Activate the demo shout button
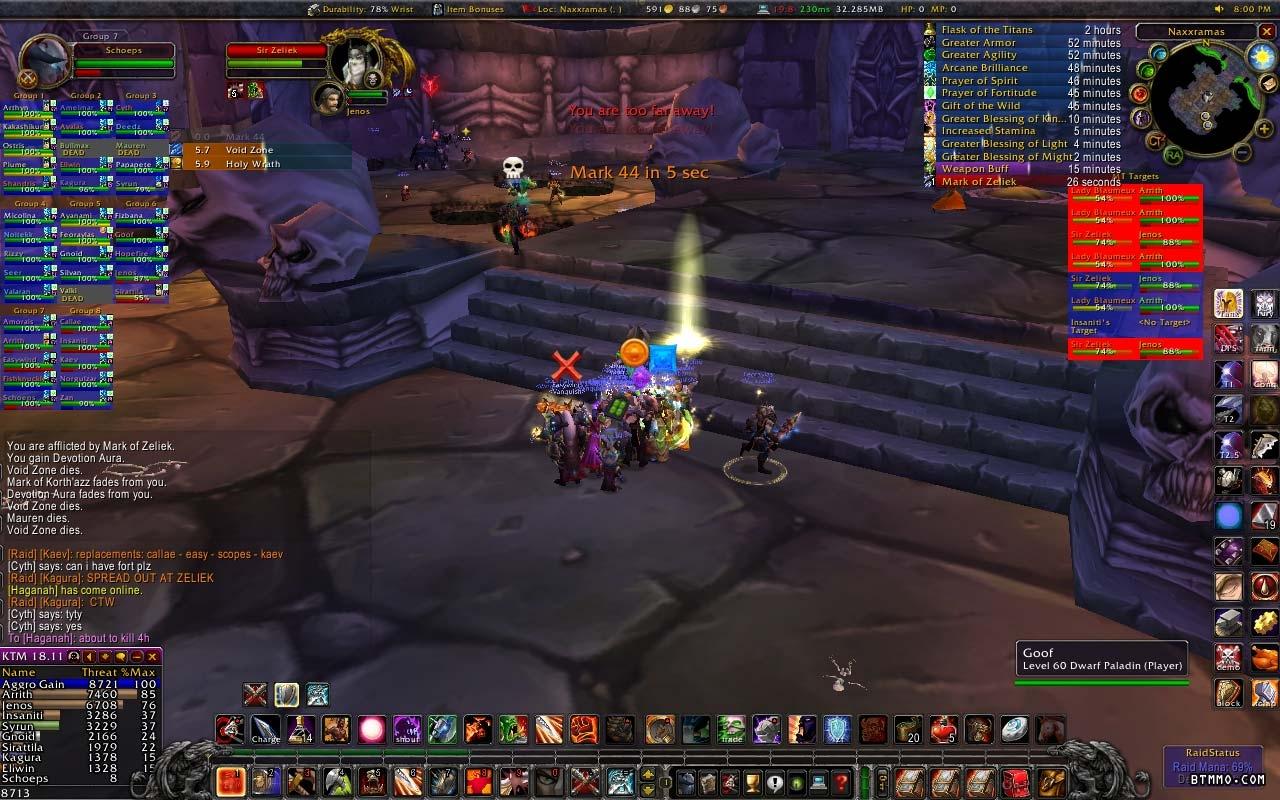Image resolution: width=1280 pixels, height=800 pixels. point(1229,657)
